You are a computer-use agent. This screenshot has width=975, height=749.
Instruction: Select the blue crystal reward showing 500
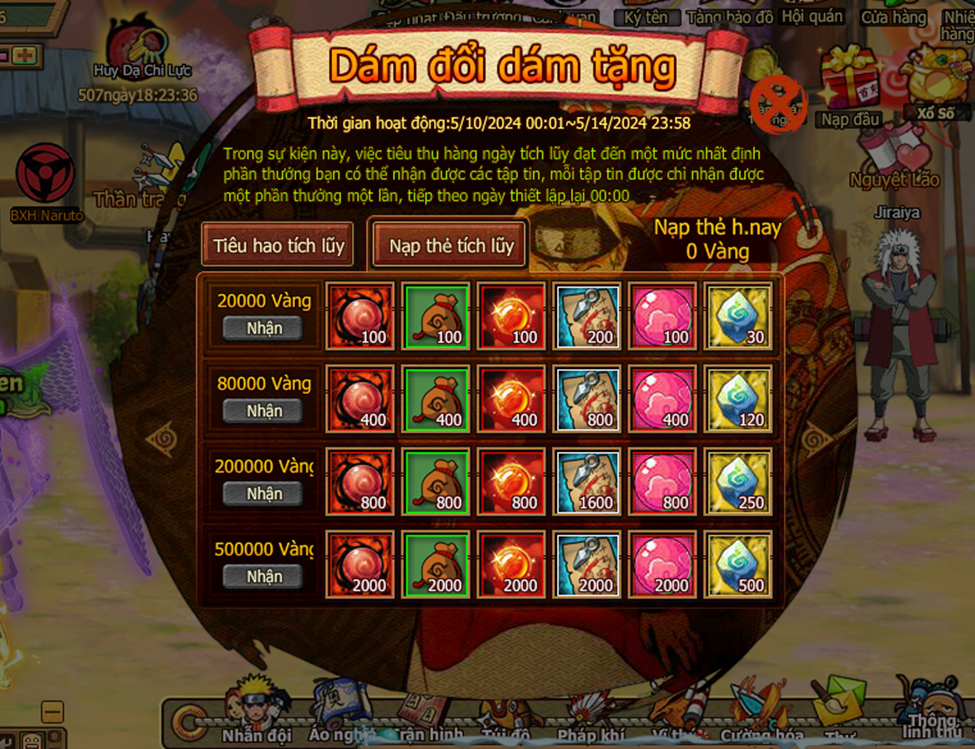click(739, 564)
